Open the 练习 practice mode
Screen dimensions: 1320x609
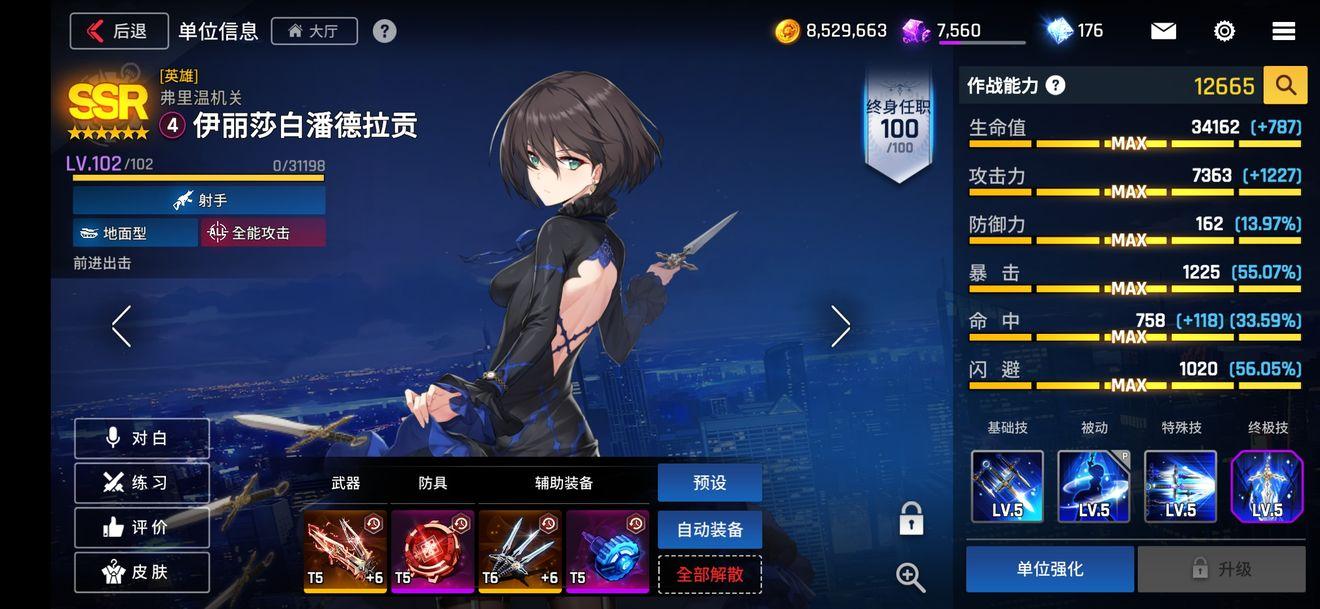point(142,483)
